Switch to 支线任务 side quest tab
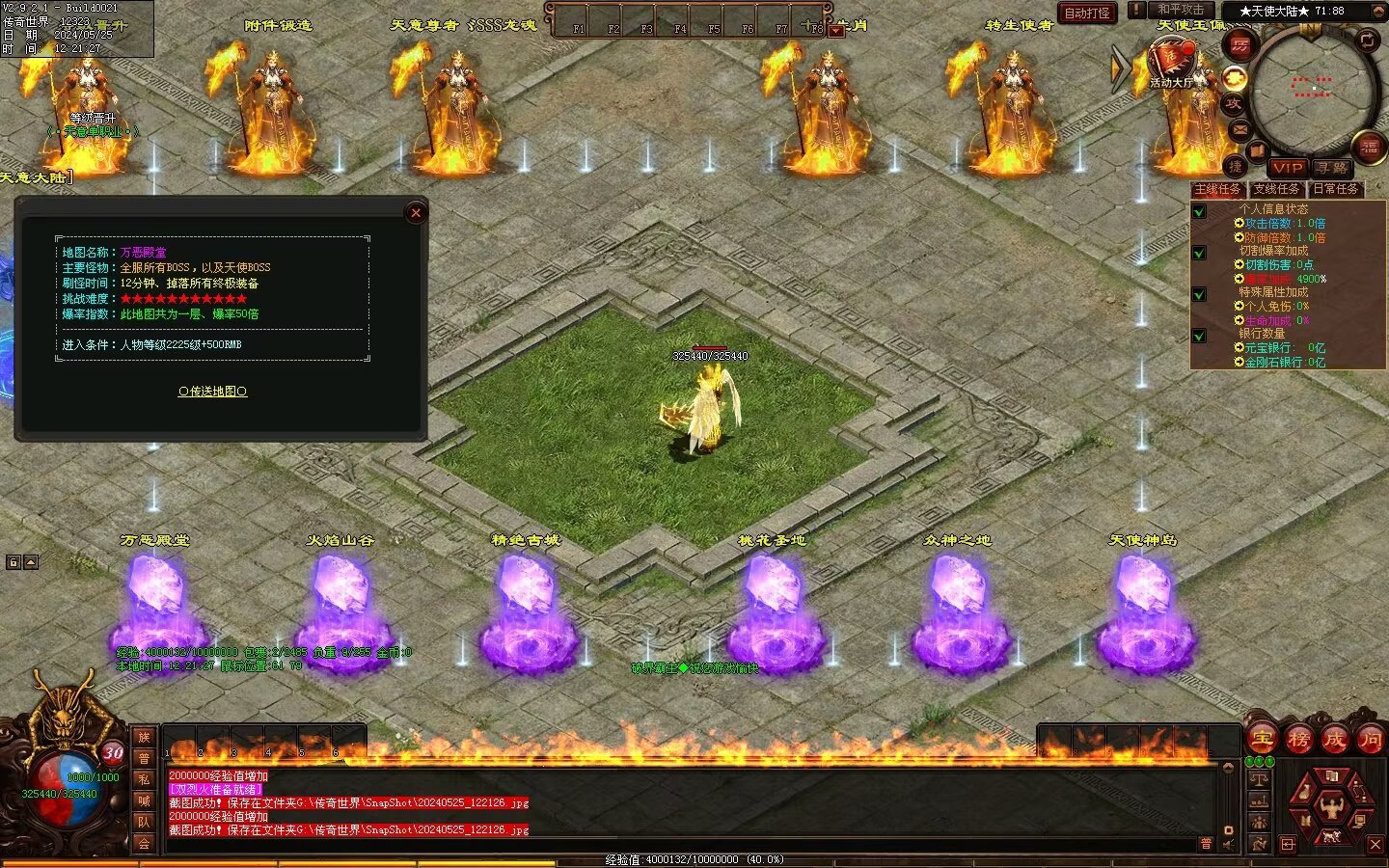Image resolution: width=1389 pixels, height=868 pixels. [1276, 189]
